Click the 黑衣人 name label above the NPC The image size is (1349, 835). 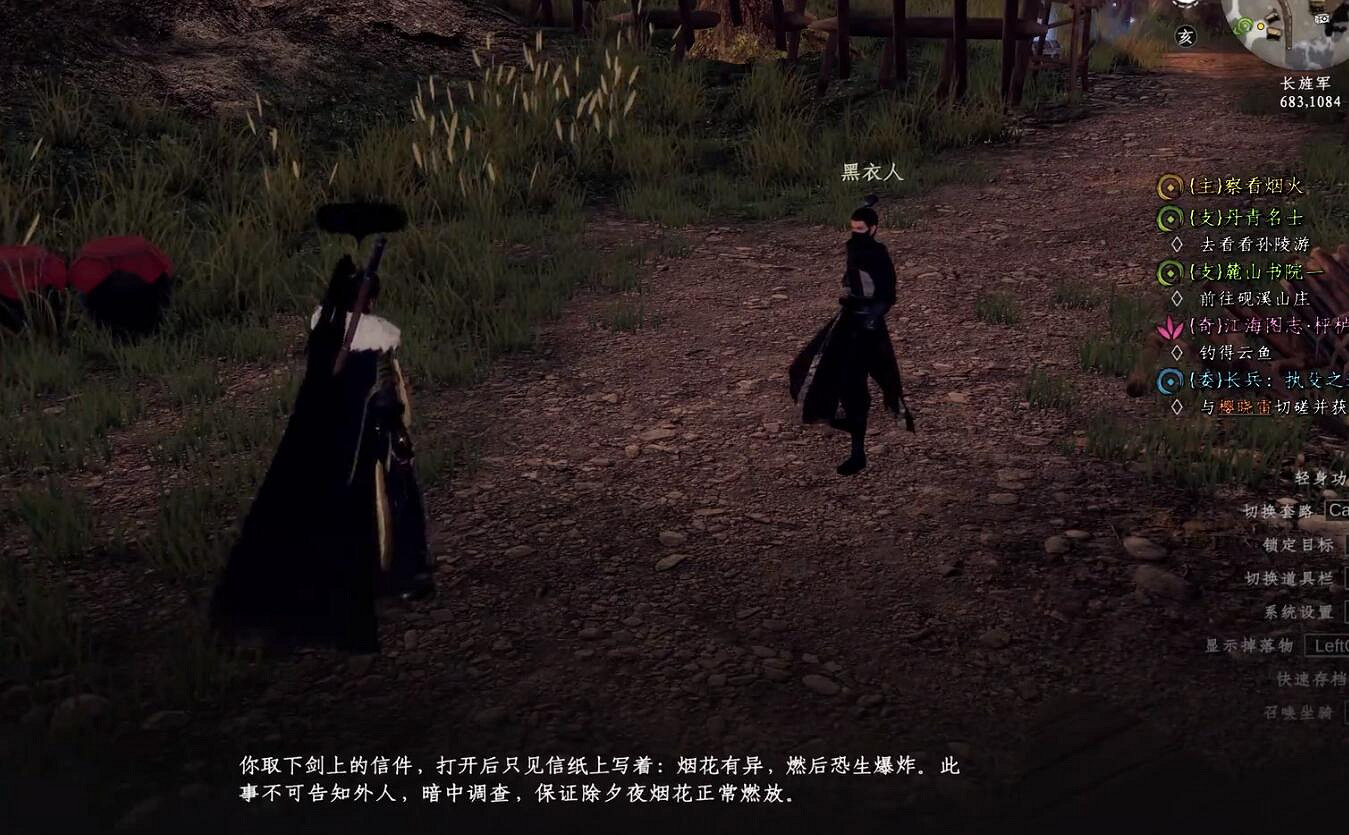click(870, 172)
